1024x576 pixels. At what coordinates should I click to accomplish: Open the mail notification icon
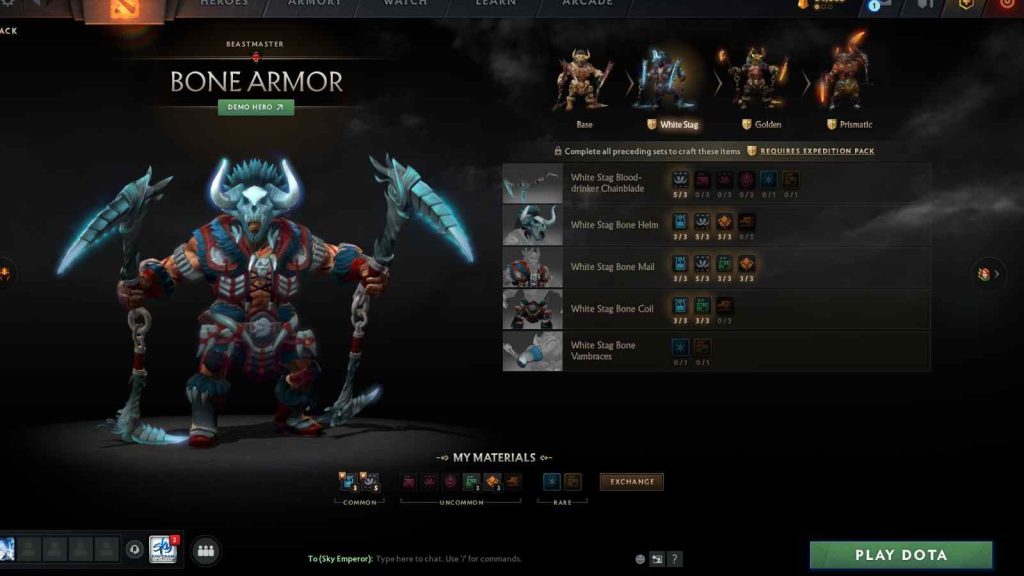click(x=880, y=5)
